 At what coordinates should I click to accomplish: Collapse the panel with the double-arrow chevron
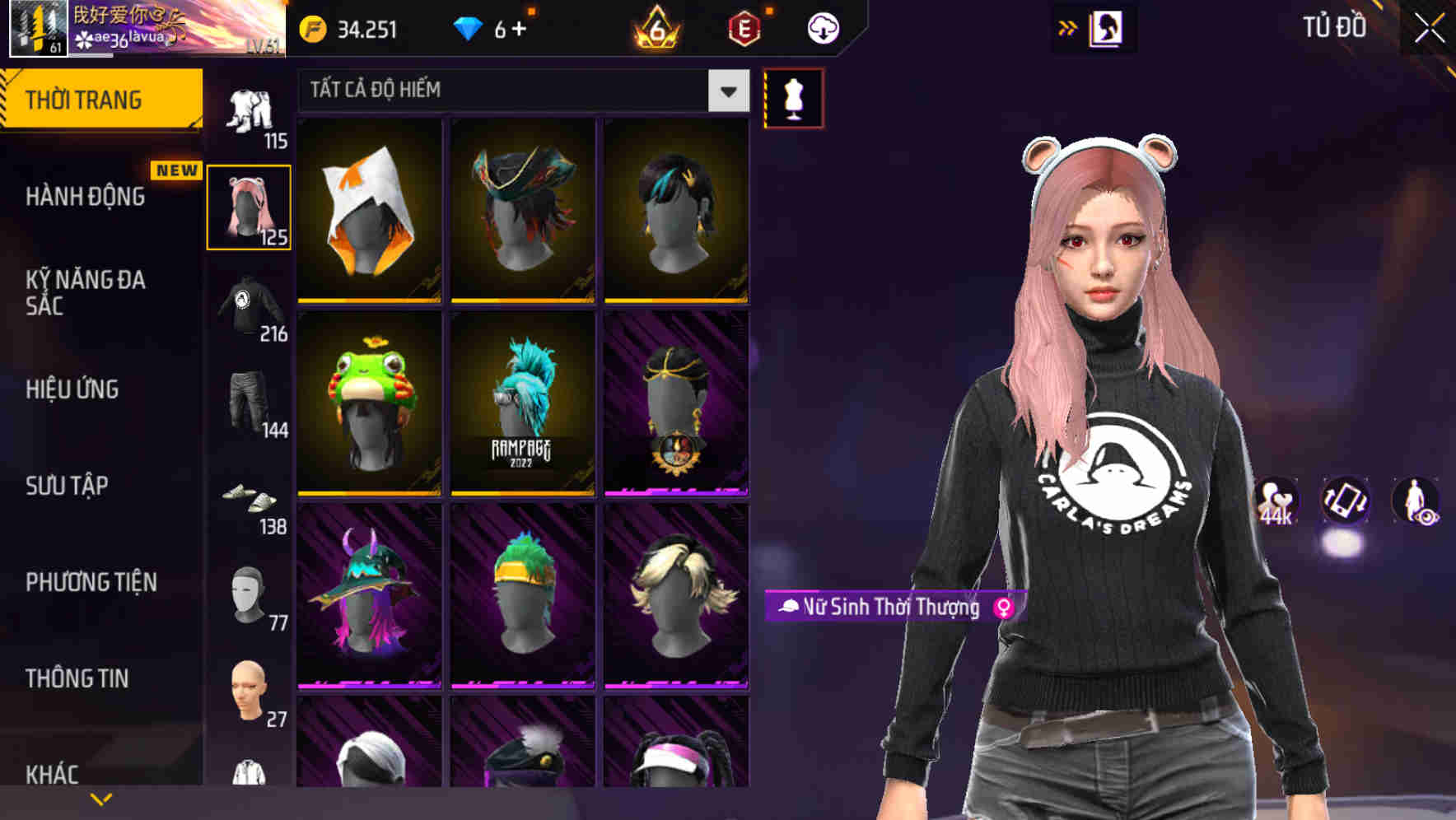point(1068,26)
